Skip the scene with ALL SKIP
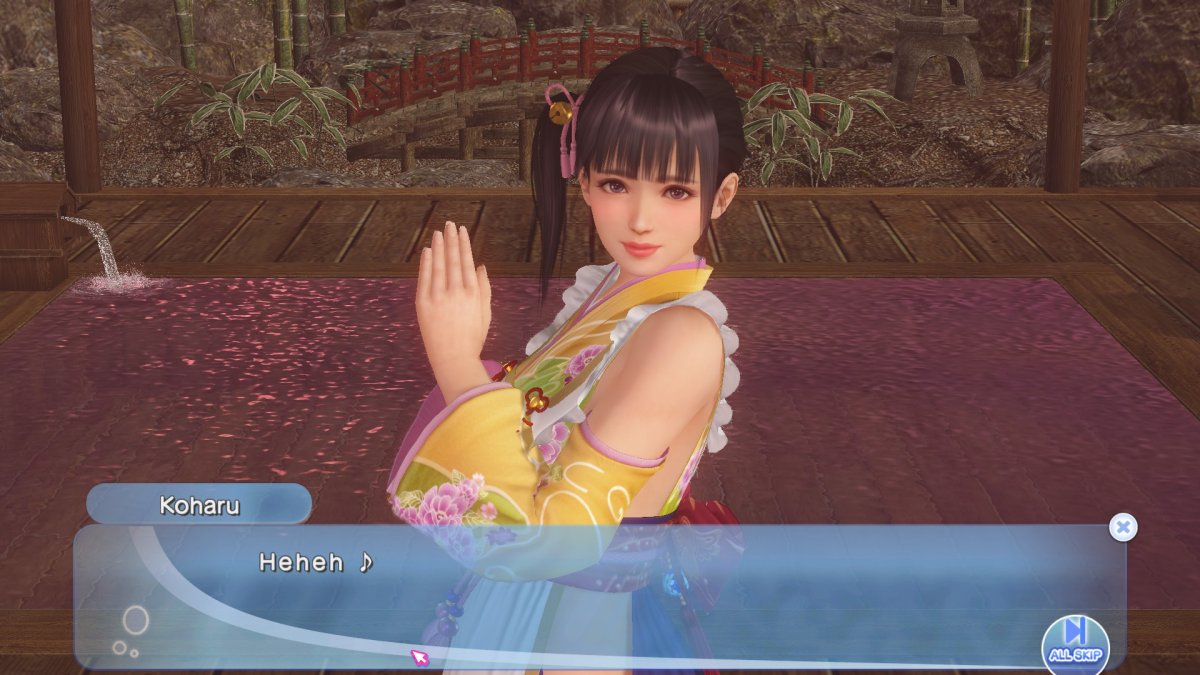The height and width of the screenshot is (675, 1200). tap(1075, 640)
